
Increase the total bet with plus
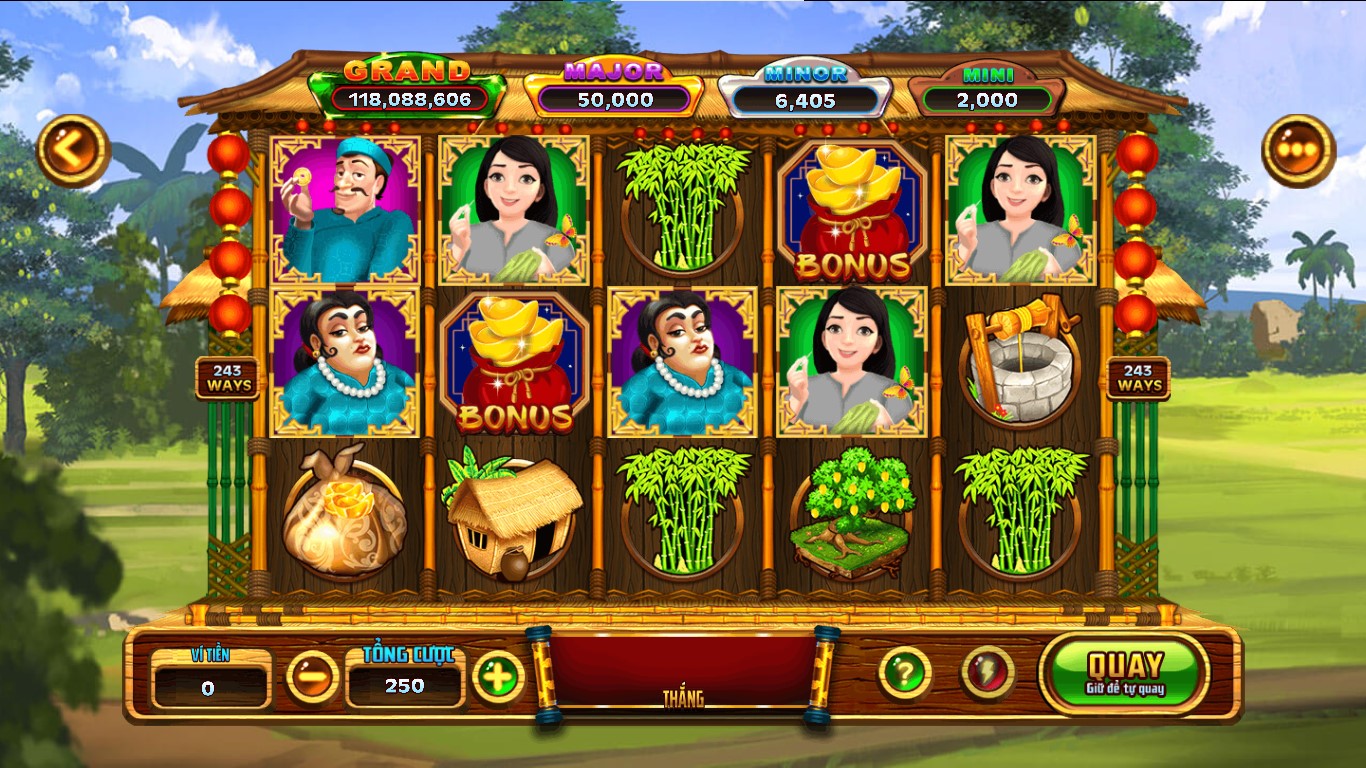pos(498,677)
